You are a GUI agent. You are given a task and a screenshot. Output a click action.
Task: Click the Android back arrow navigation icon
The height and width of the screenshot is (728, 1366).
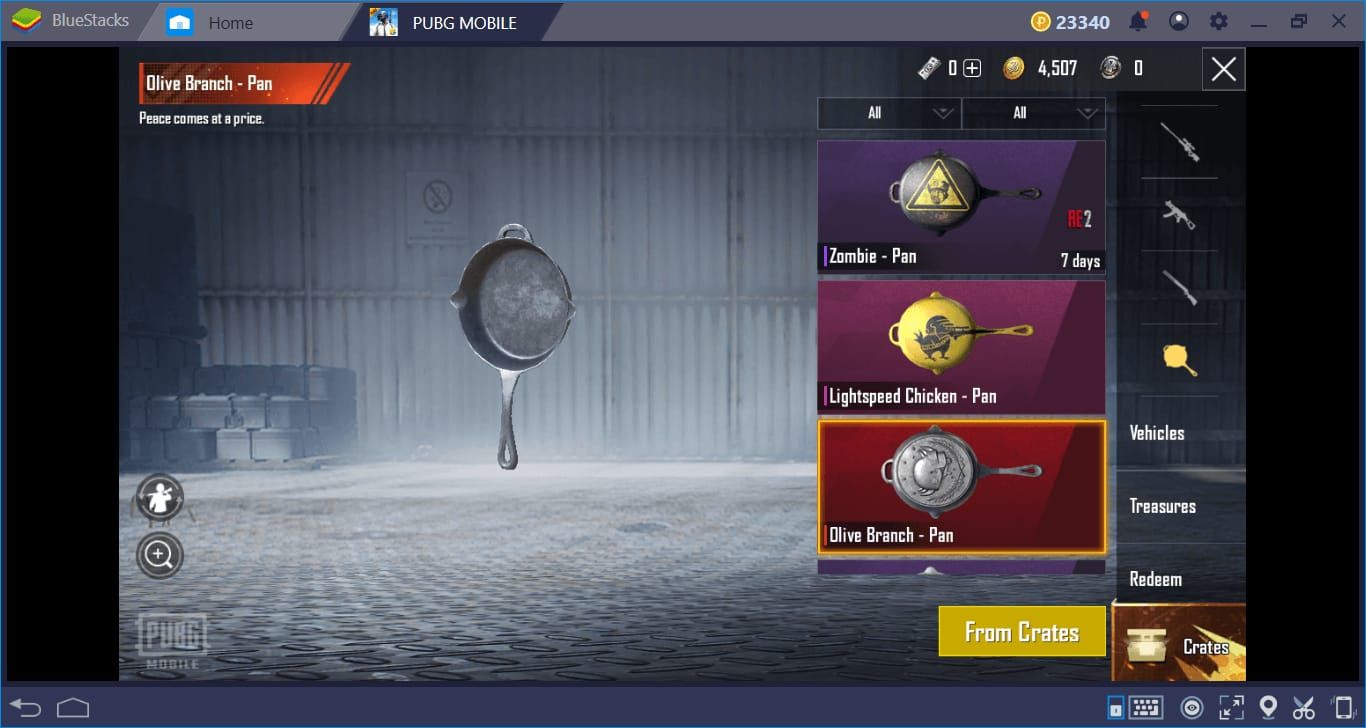(21, 706)
